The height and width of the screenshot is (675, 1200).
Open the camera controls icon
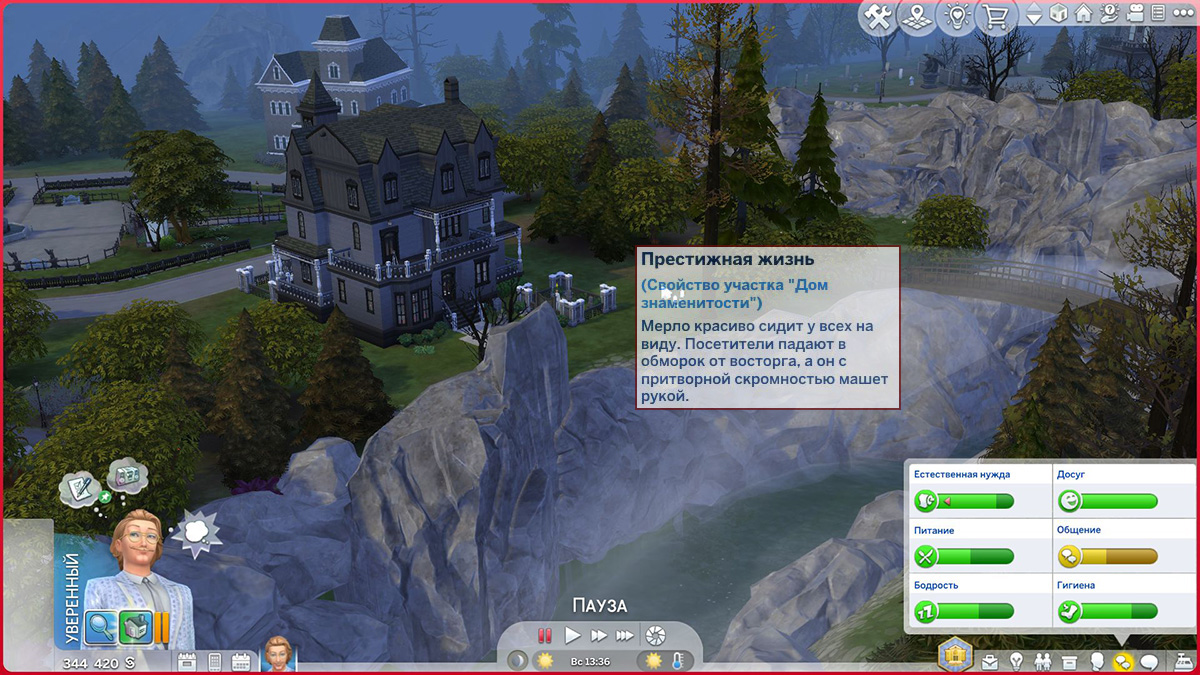pyautogui.click(x=1135, y=14)
